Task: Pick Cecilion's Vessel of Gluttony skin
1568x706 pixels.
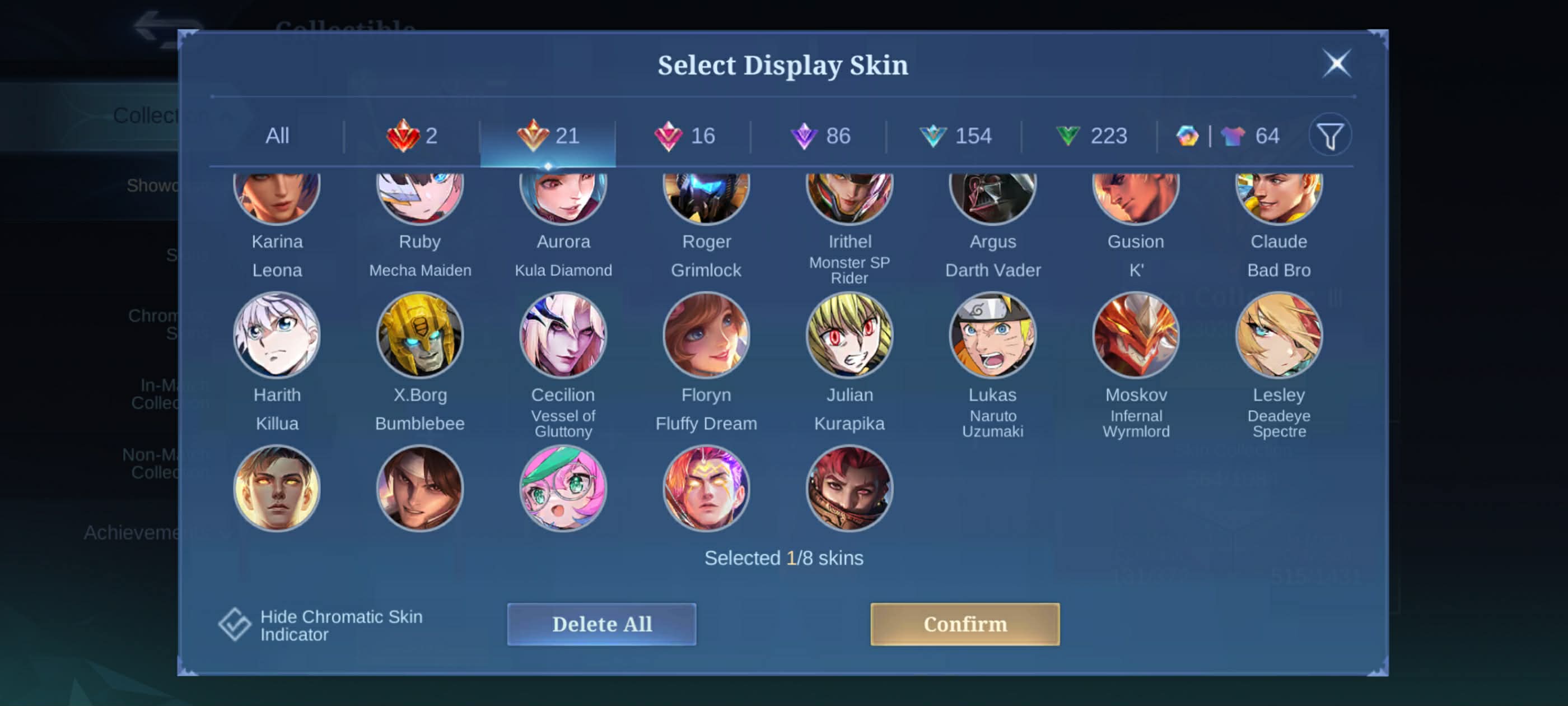Action: 563,335
